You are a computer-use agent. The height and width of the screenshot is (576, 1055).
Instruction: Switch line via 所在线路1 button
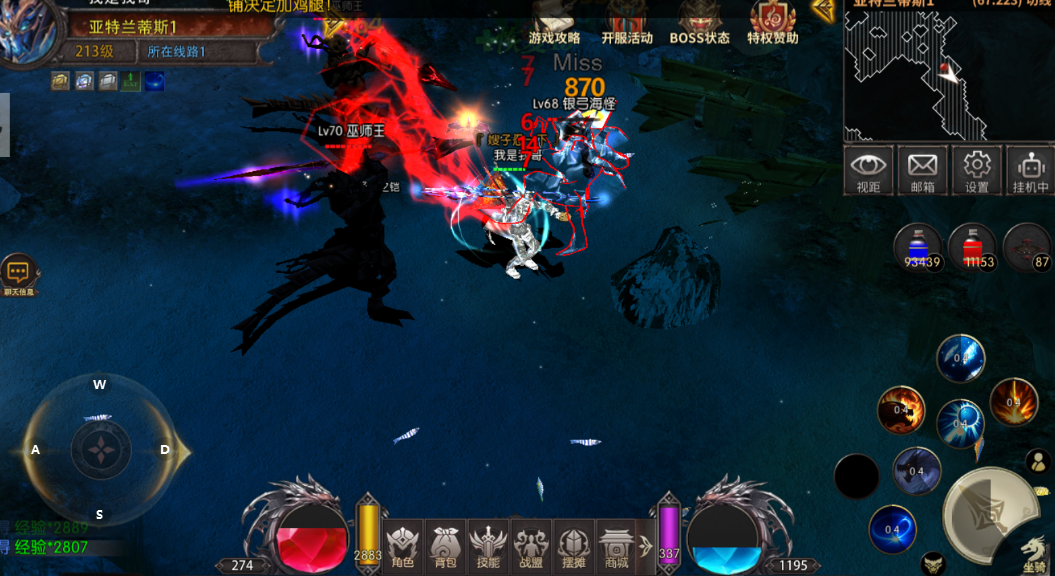(176, 51)
